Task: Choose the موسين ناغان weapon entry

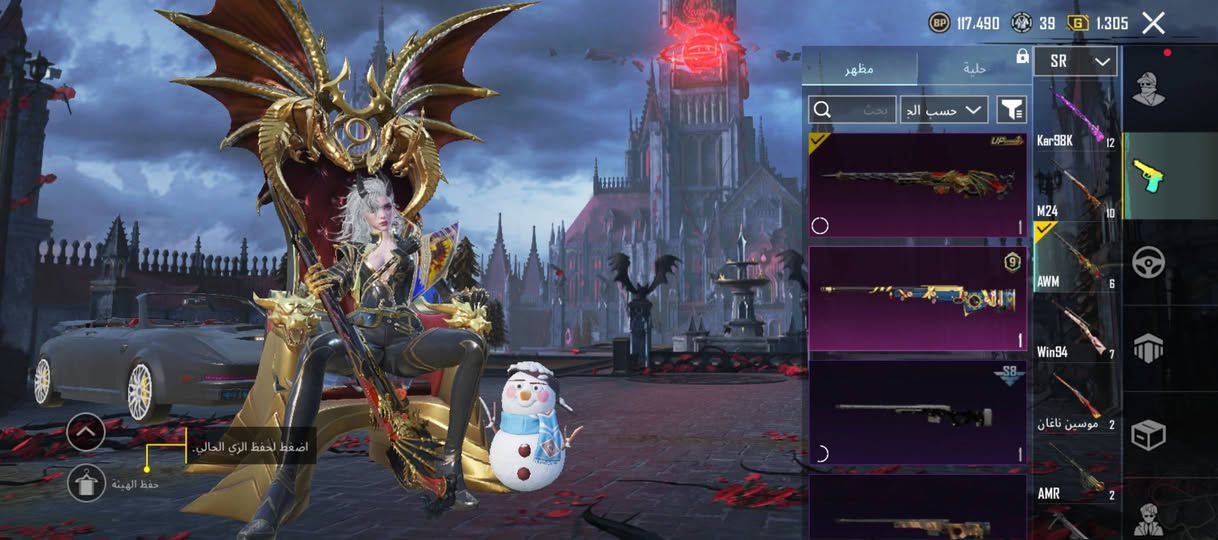Action: tap(1076, 400)
